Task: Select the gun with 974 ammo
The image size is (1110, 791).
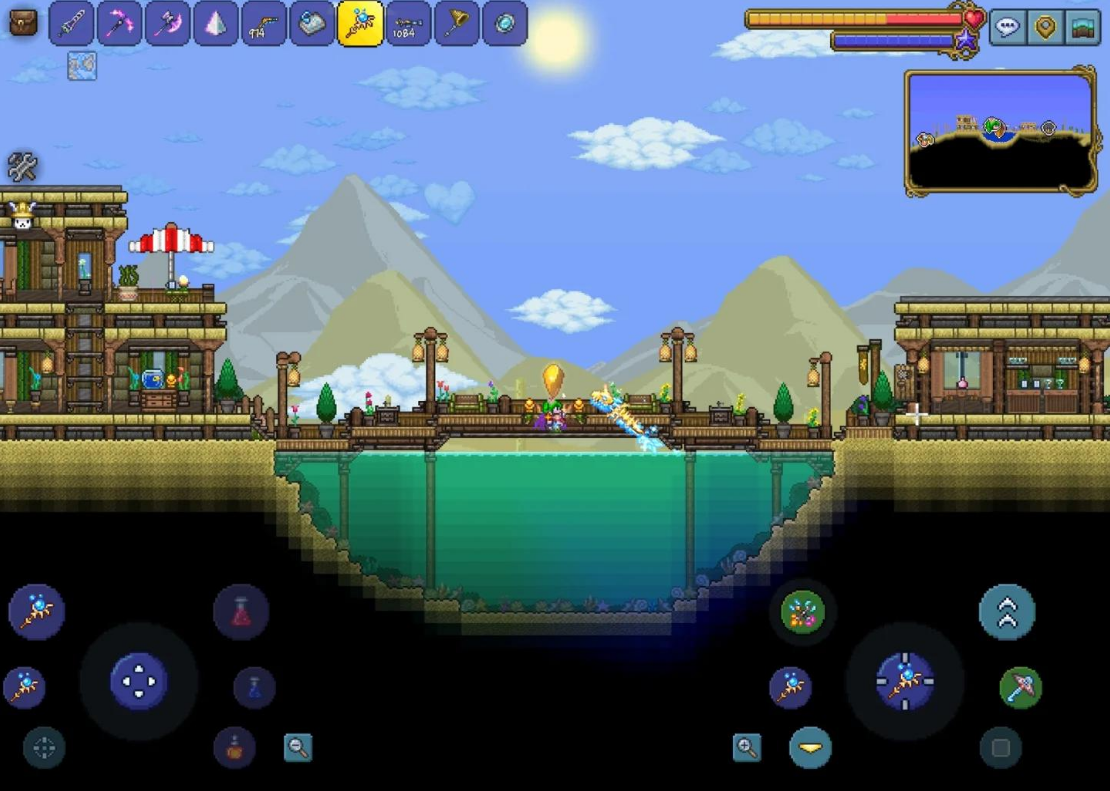Action: pyautogui.click(x=263, y=23)
